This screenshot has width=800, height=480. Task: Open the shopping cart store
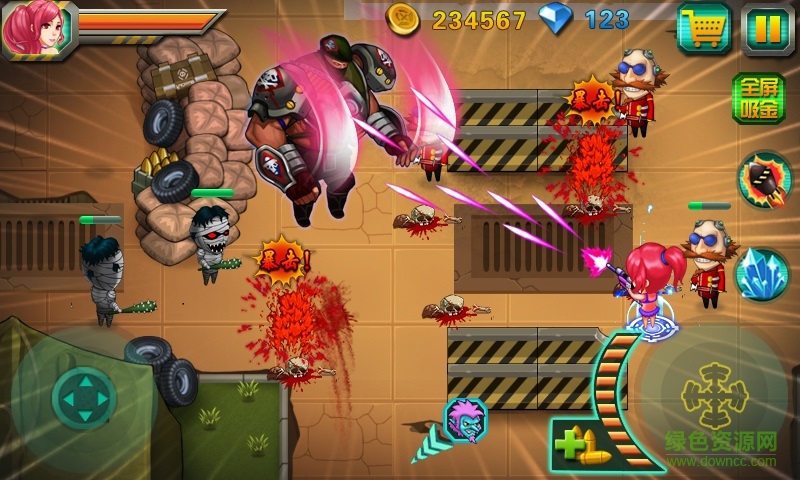pos(703,28)
